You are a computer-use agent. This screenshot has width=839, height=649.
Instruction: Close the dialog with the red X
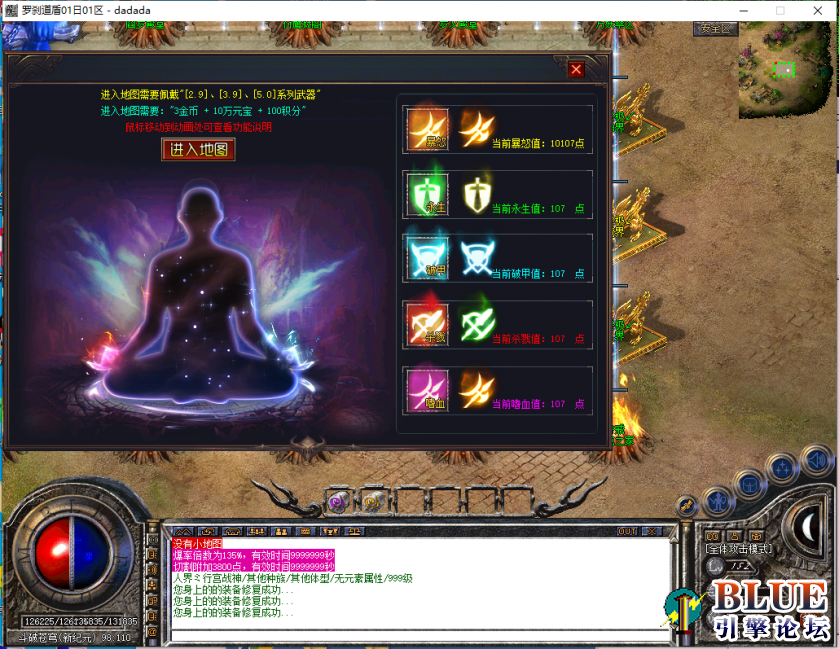click(576, 69)
